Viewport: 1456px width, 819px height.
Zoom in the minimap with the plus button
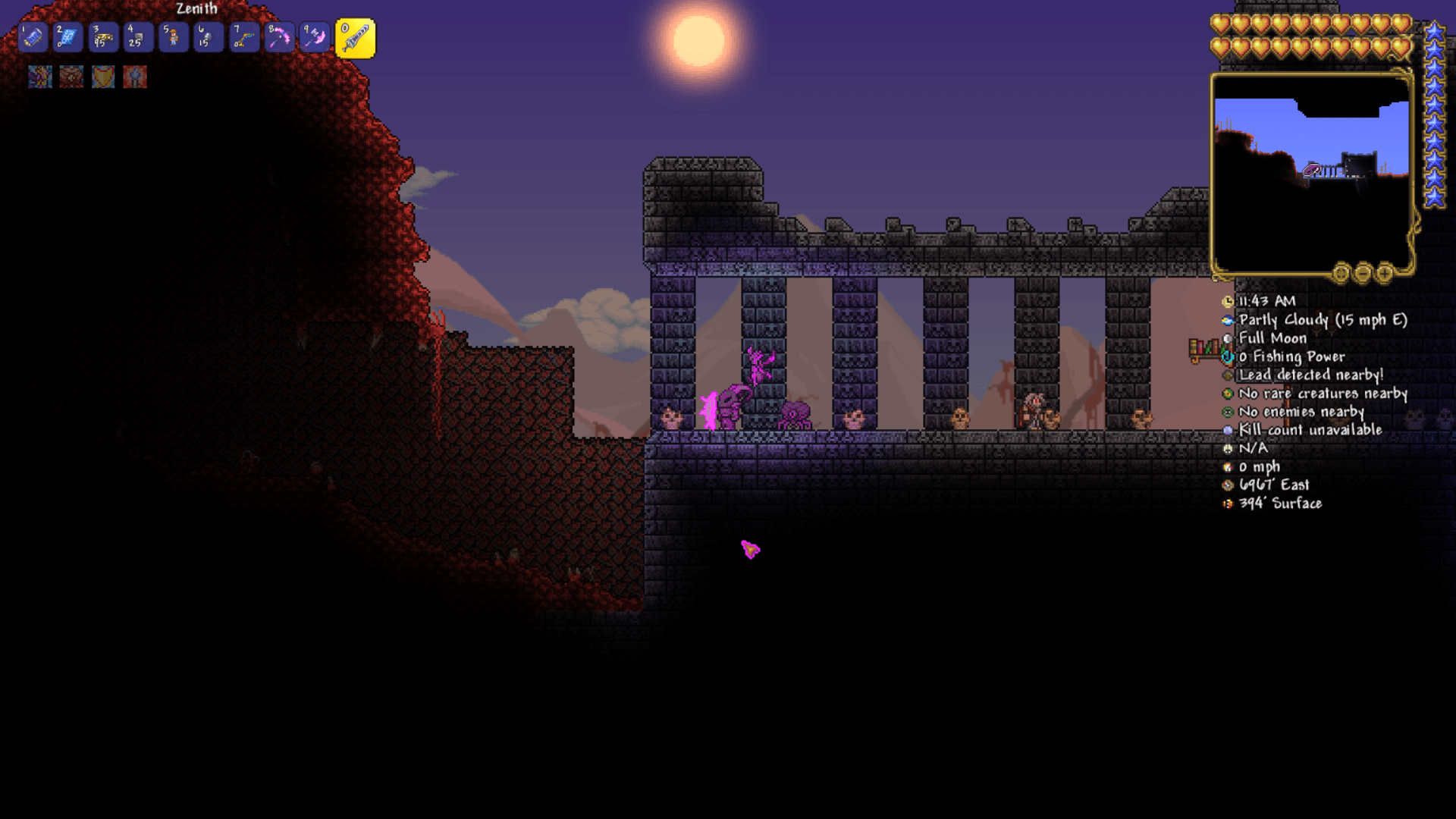1385,271
